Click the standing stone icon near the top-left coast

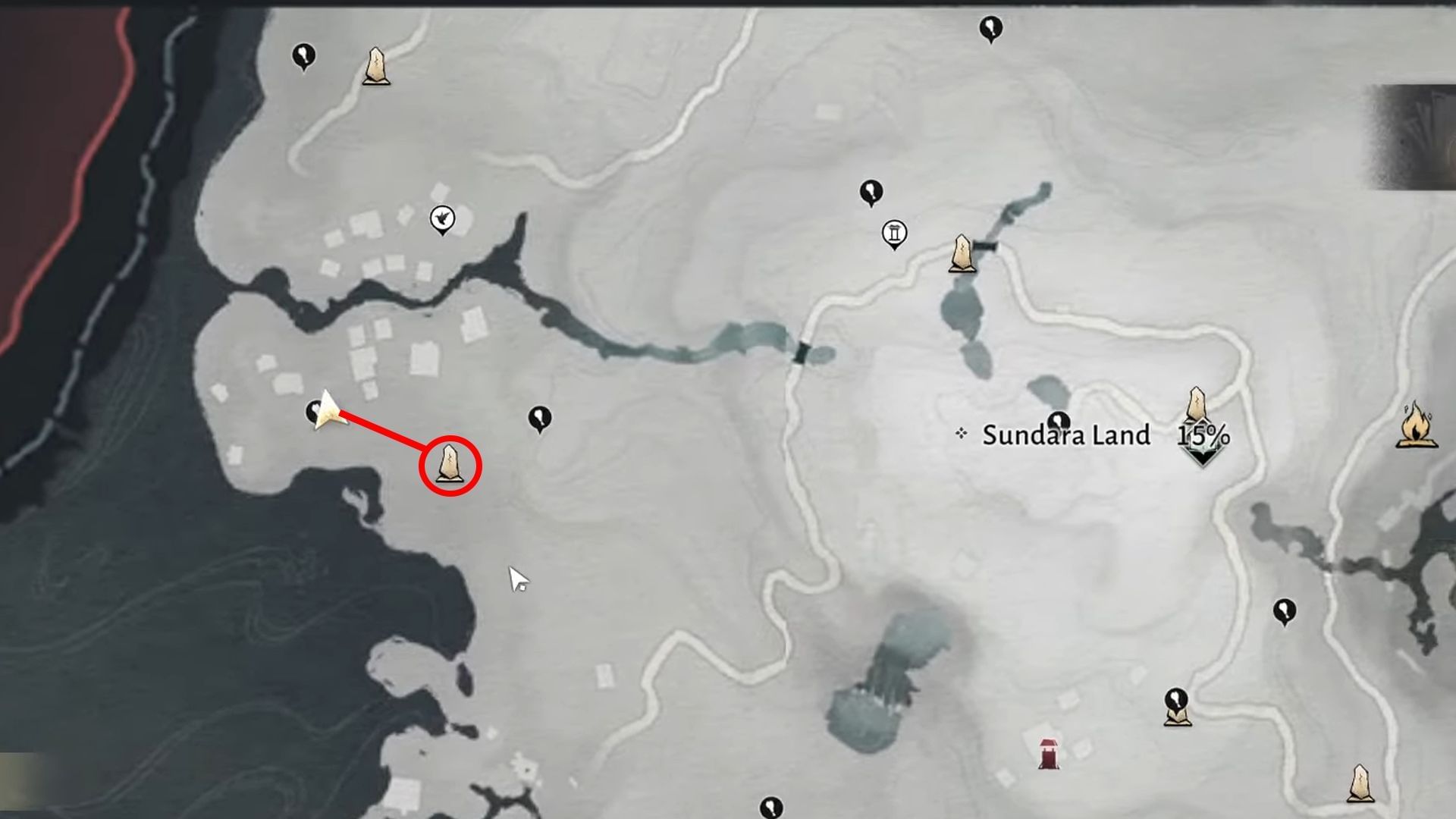[x=375, y=68]
